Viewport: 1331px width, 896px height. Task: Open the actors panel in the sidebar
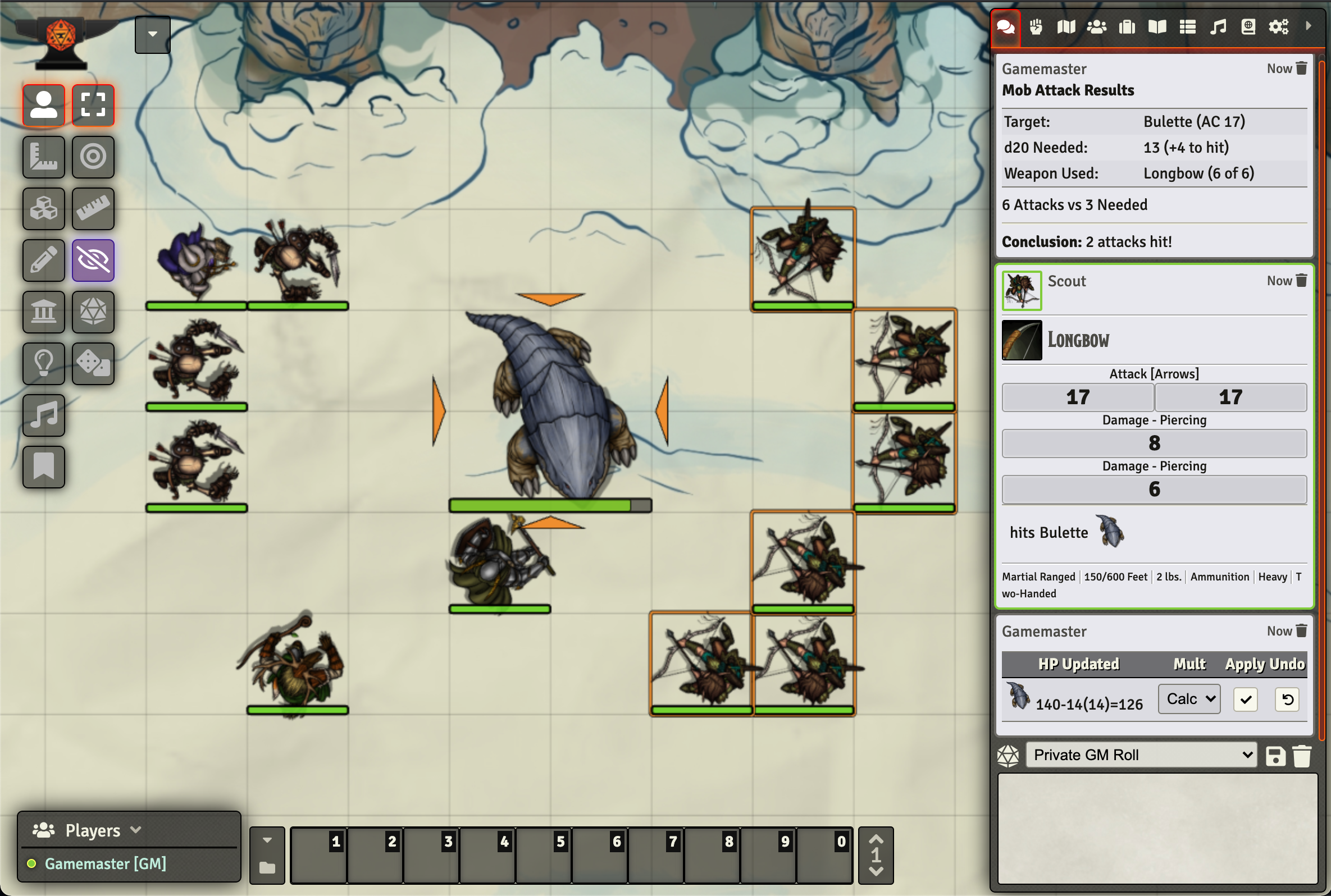1097,26
